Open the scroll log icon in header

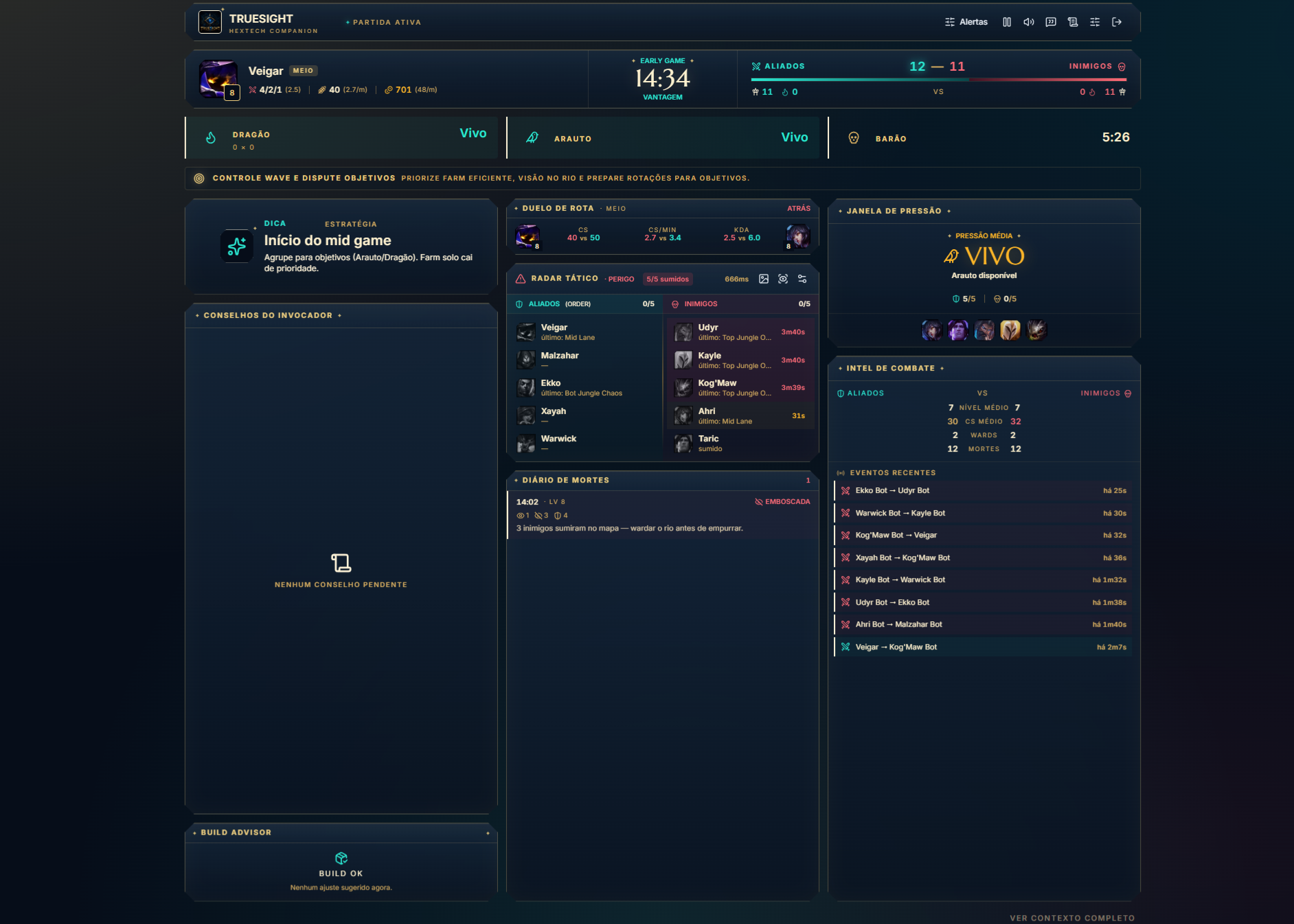pos(1073,22)
